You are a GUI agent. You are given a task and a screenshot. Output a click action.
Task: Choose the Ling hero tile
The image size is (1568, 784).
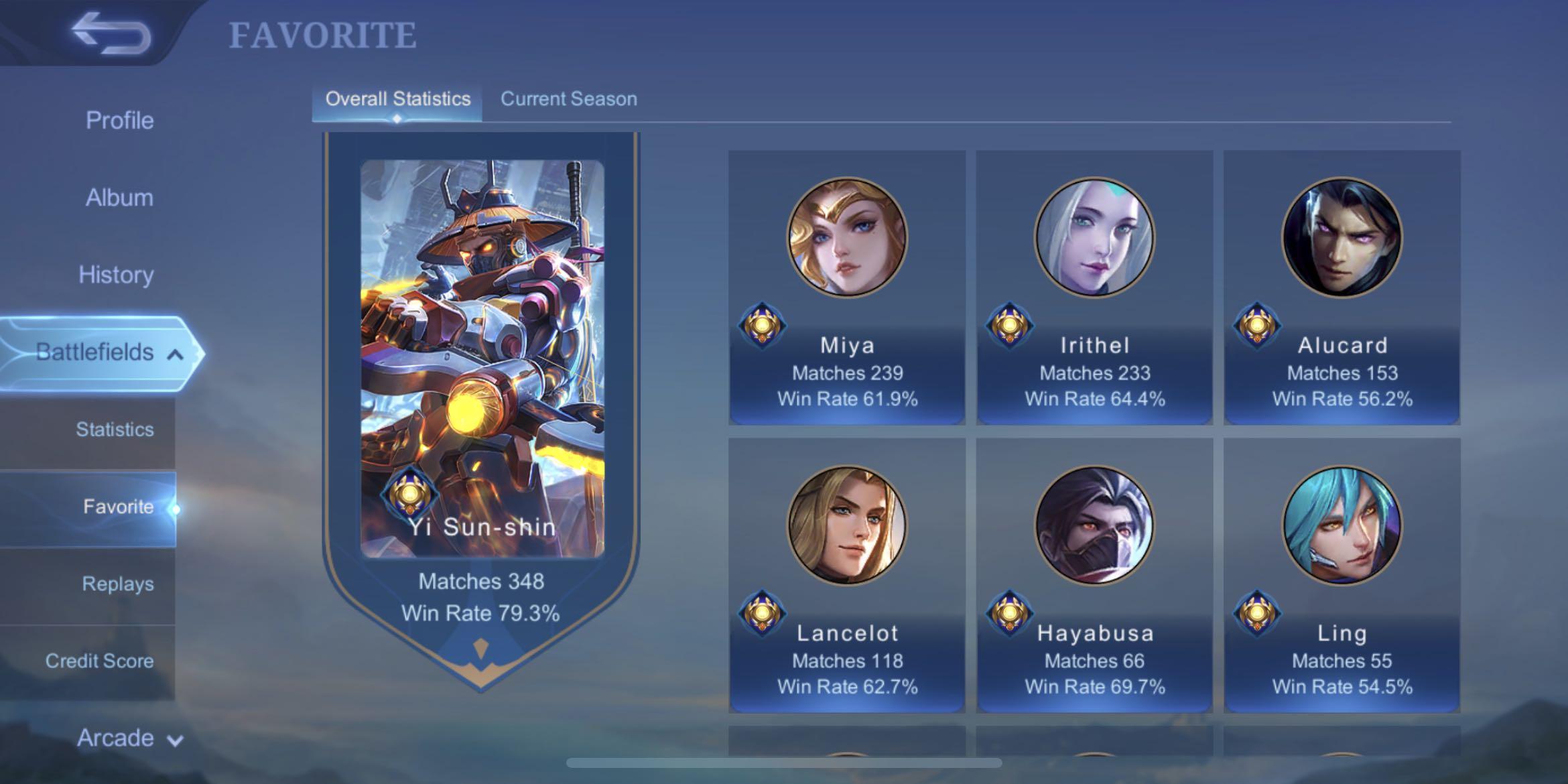(x=1342, y=575)
